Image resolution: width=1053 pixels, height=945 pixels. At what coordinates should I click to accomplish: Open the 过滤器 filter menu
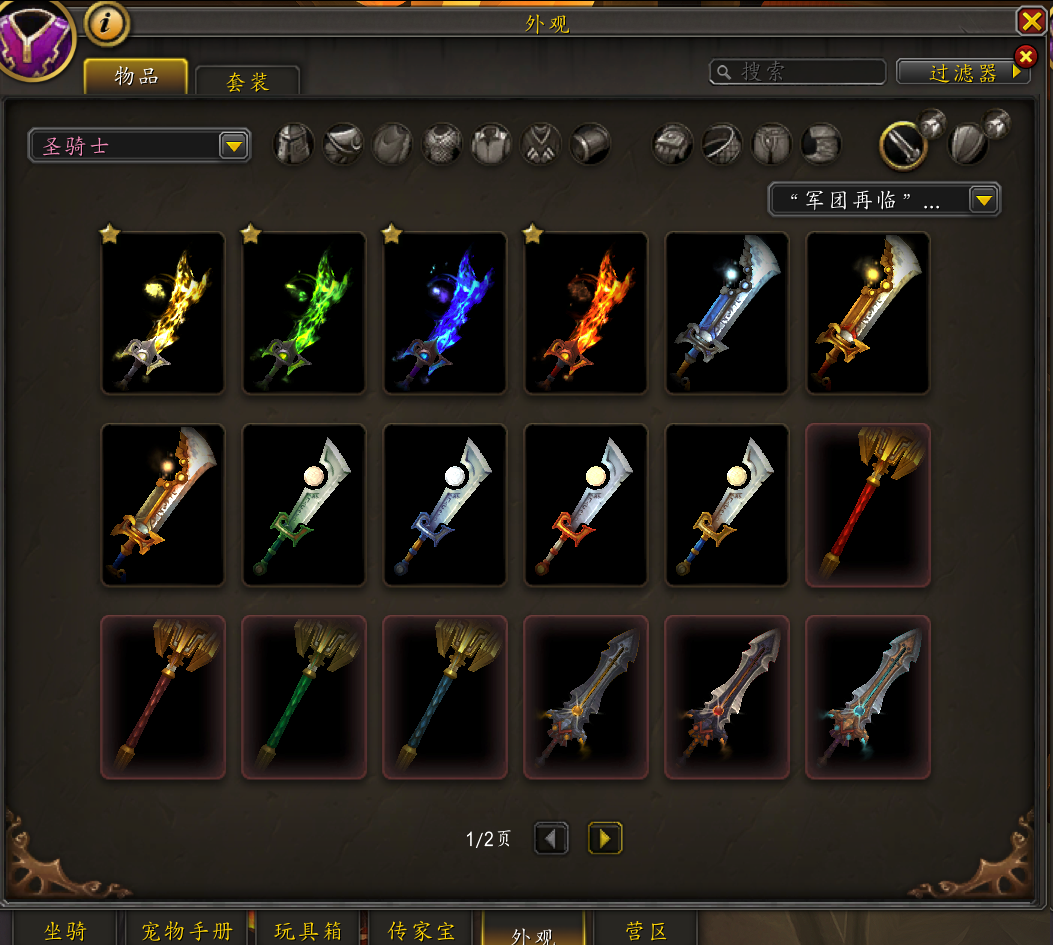(x=963, y=73)
